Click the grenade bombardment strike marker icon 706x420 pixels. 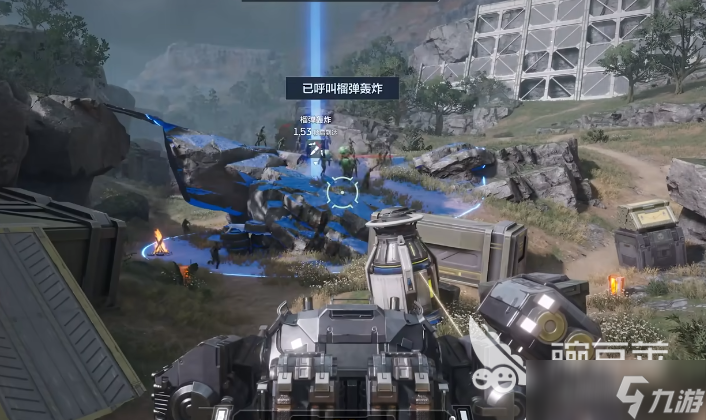click(316, 147)
